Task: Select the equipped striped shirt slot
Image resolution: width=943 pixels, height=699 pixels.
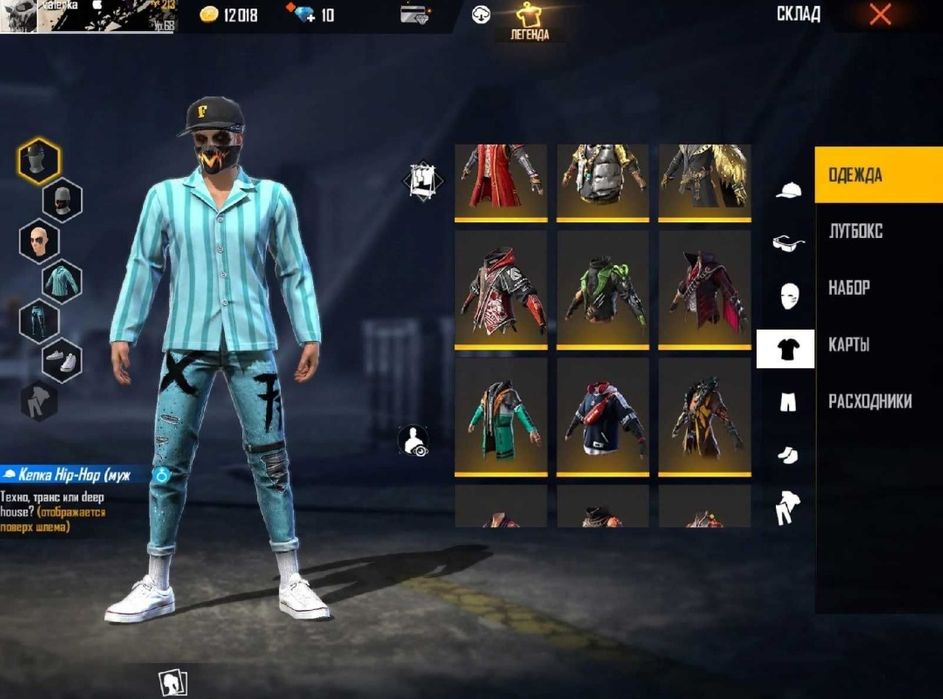Action: click(62, 281)
